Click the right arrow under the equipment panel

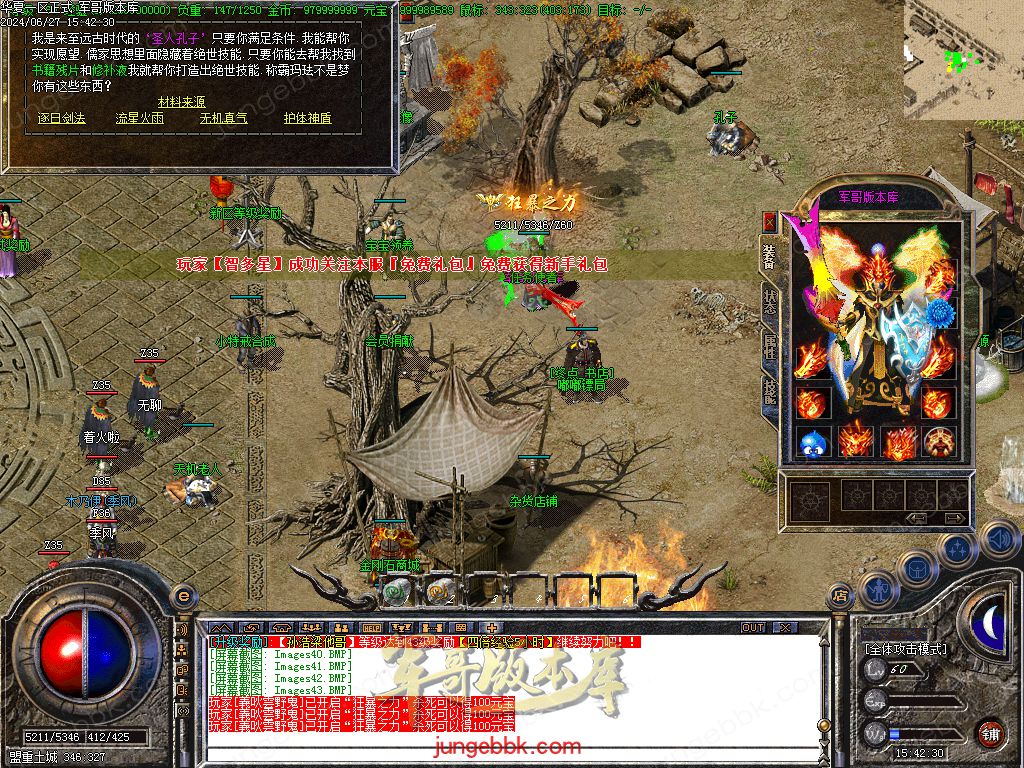[955, 518]
